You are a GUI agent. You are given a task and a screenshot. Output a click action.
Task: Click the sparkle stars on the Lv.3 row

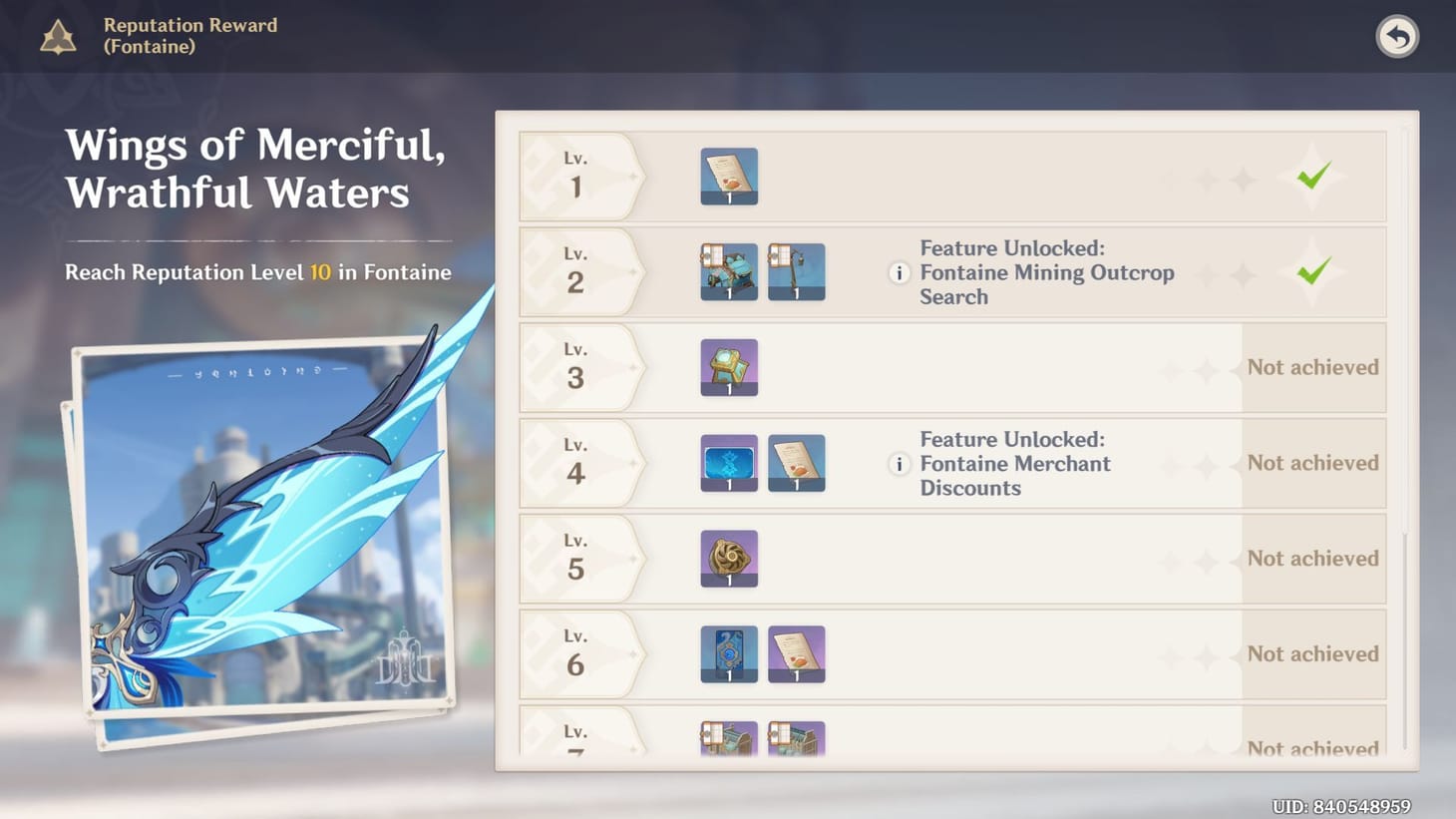[1225, 367]
